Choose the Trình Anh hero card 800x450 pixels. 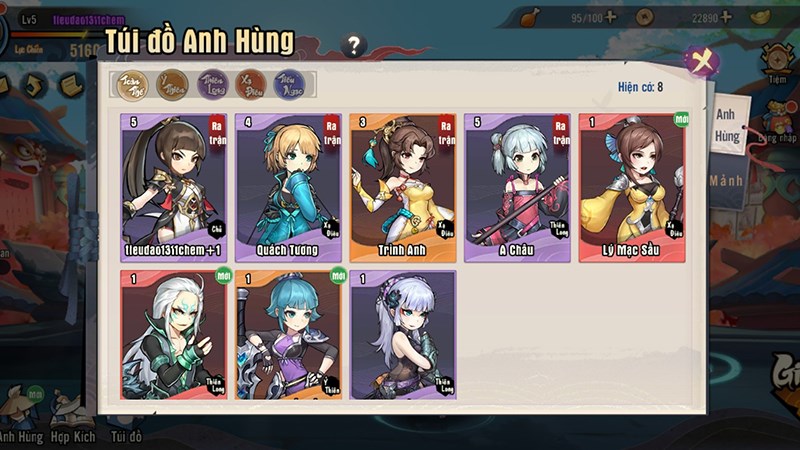[x=402, y=187]
